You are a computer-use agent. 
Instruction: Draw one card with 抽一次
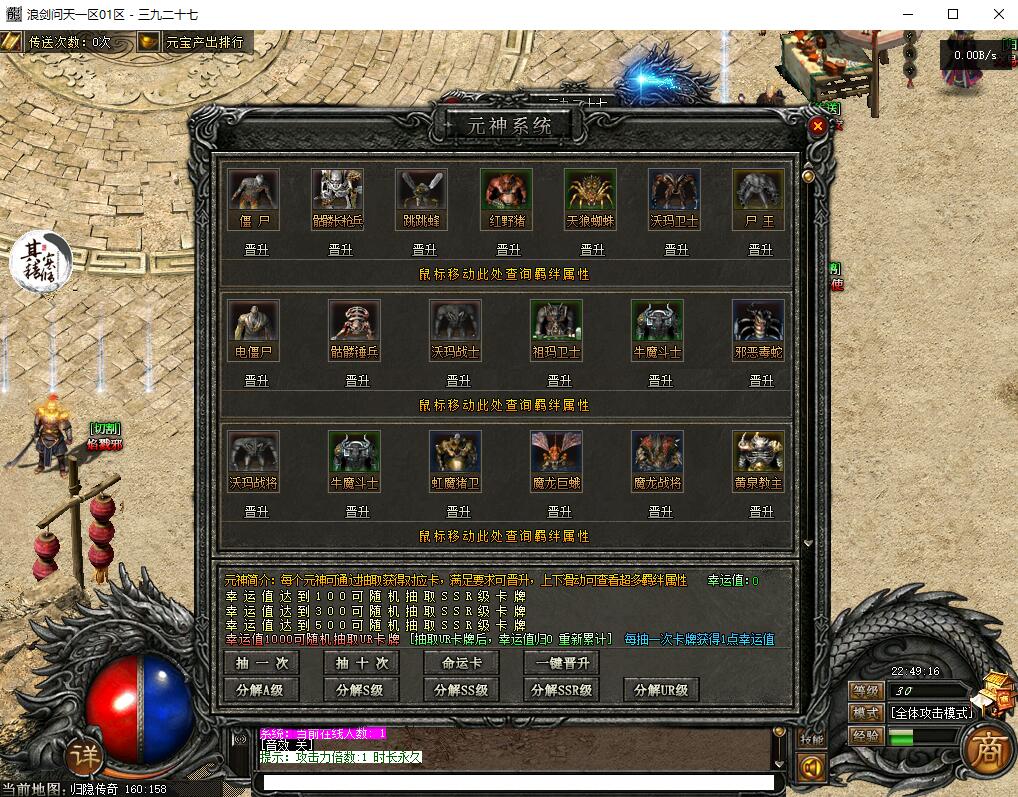pos(261,663)
